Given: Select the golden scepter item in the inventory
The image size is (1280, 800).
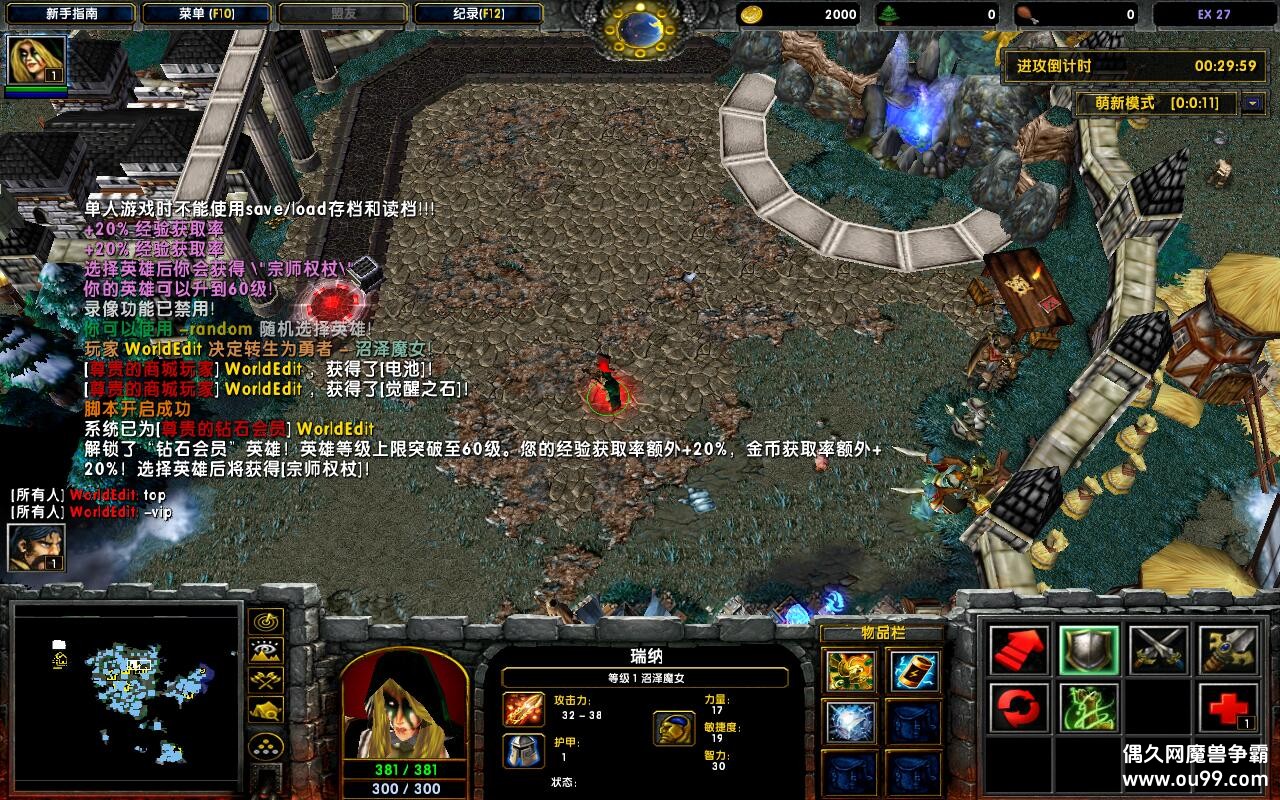Looking at the screenshot, I should coord(850,671).
